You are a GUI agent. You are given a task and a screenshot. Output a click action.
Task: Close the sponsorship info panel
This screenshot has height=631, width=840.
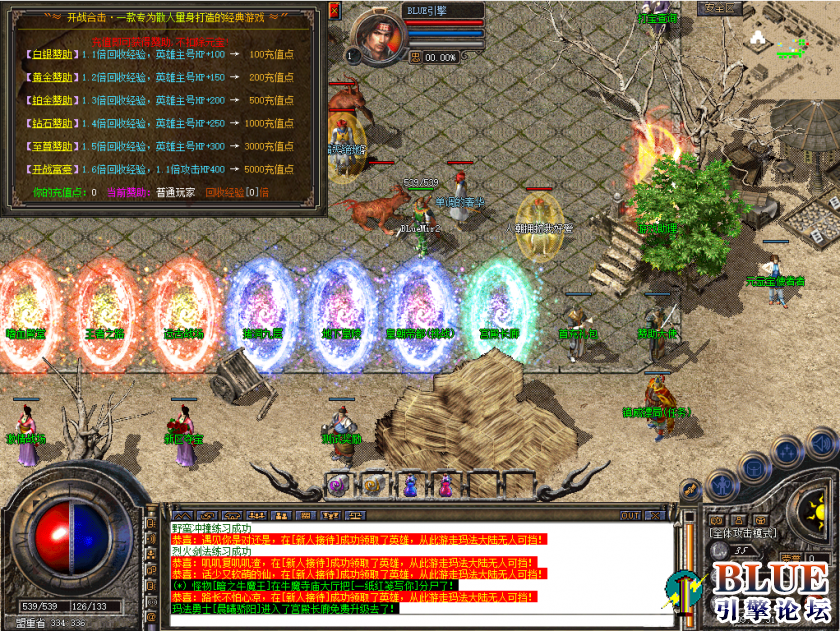335,12
